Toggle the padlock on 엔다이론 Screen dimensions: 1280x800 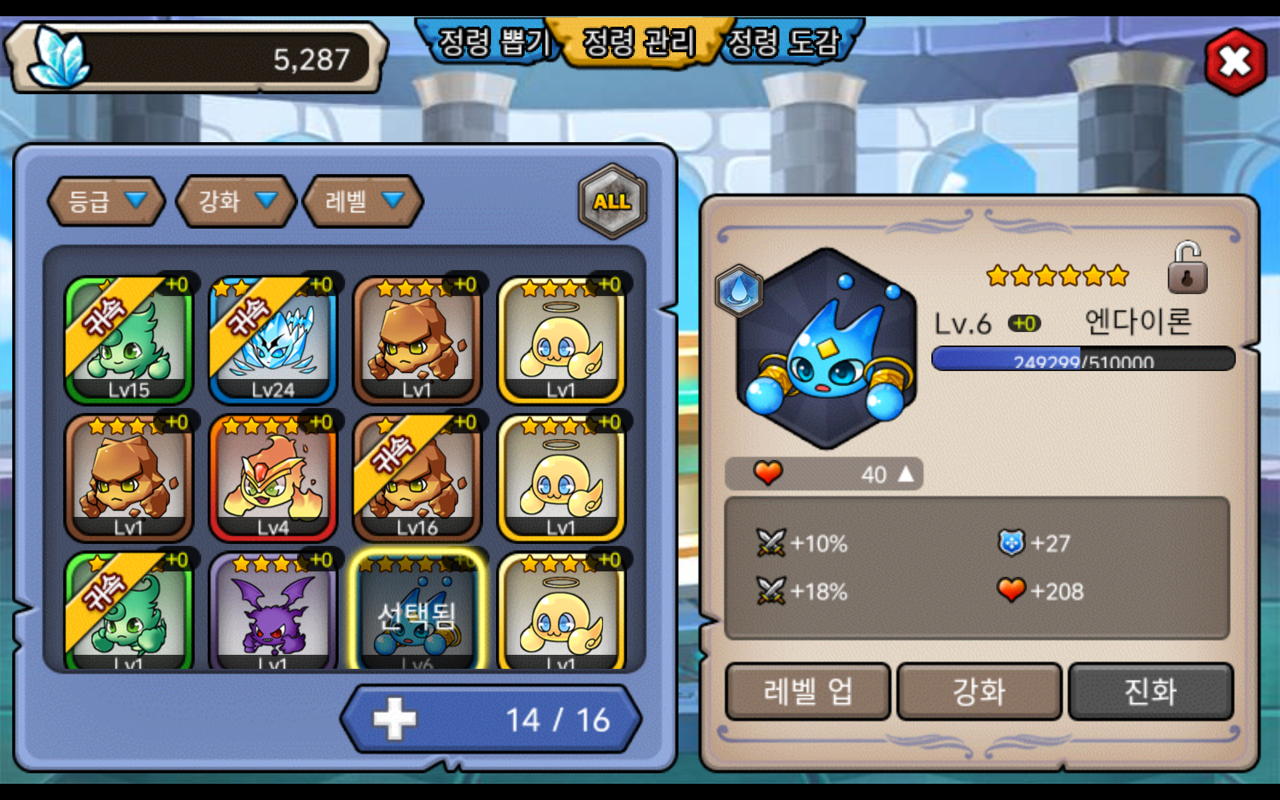pos(1187,268)
